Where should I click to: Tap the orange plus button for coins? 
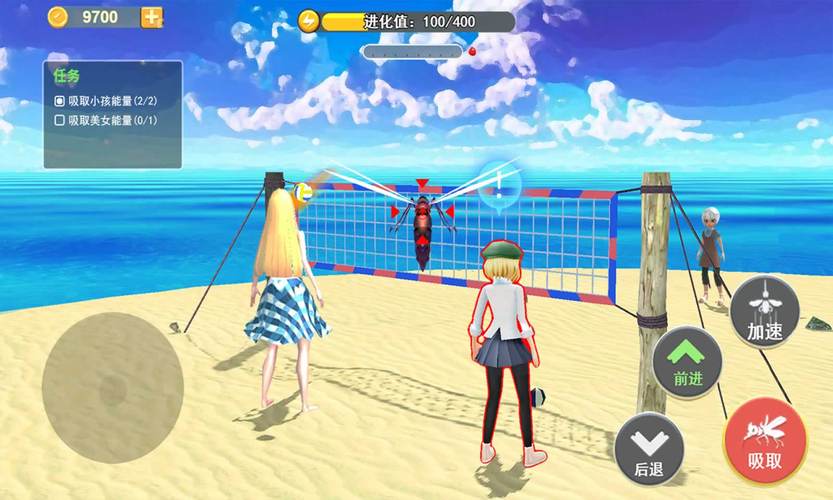[x=152, y=17]
